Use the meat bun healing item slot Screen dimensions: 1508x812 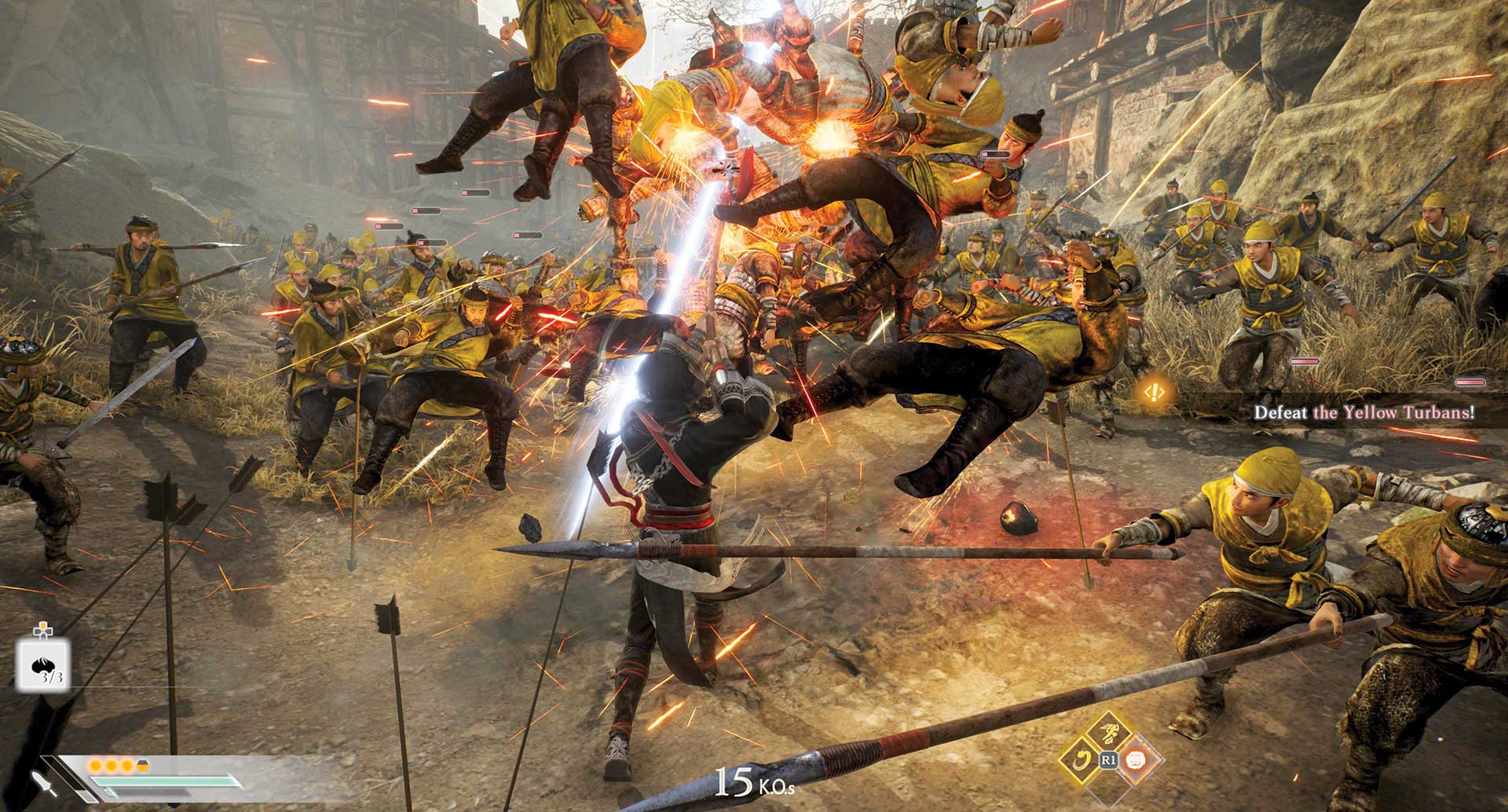(x=43, y=663)
